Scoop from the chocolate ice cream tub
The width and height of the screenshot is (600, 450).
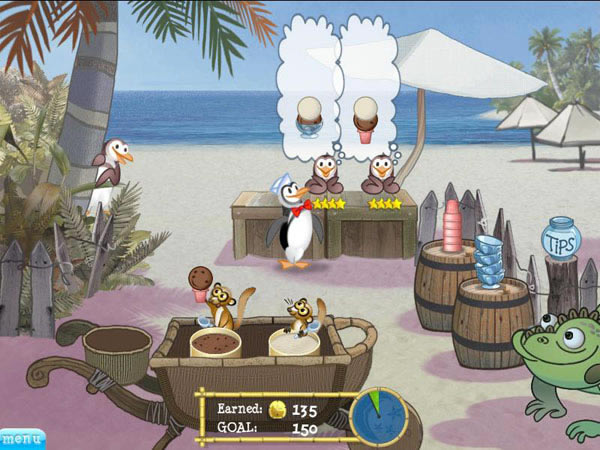click(x=215, y=344)
